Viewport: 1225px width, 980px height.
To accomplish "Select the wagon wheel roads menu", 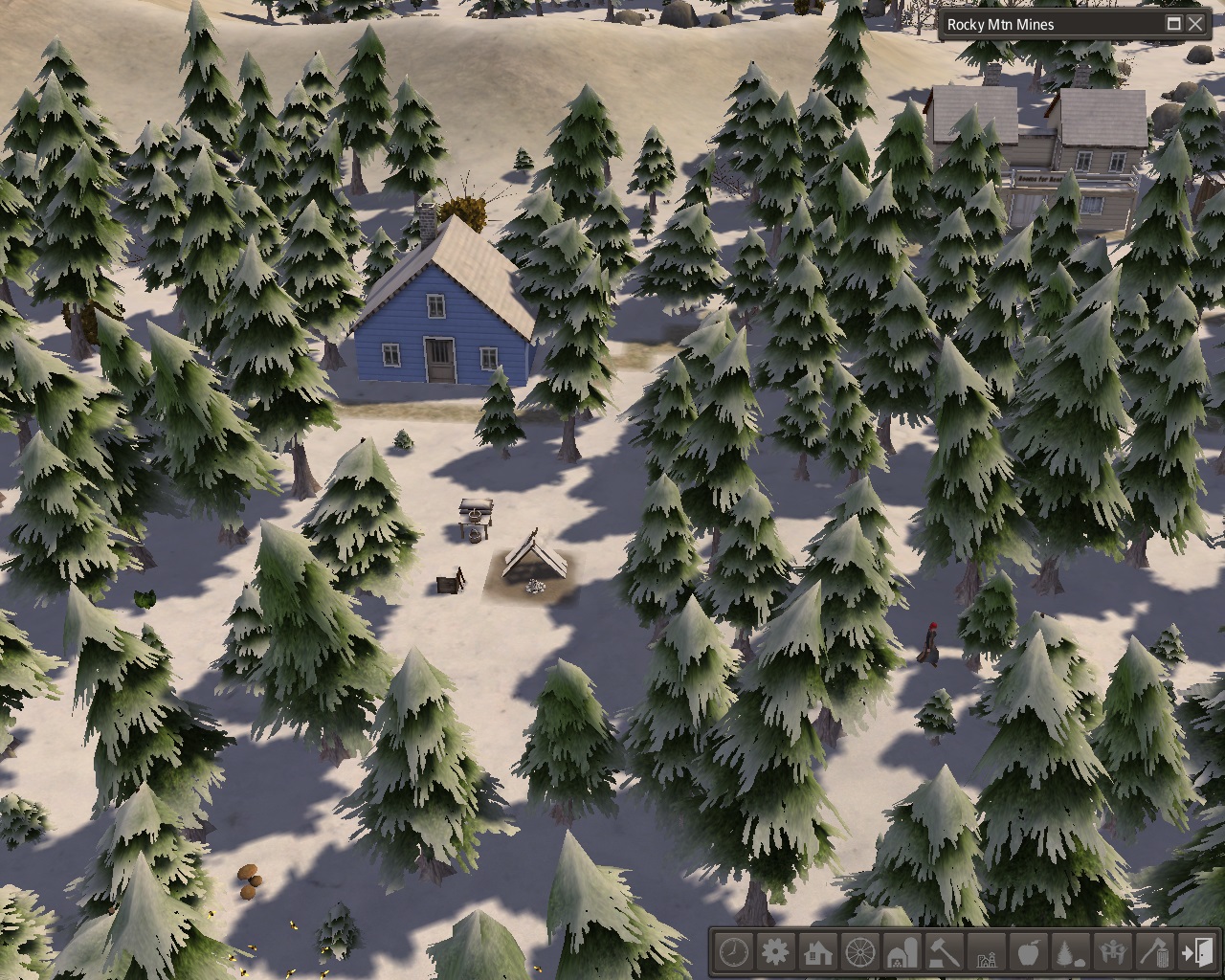I will coord(860,952).
